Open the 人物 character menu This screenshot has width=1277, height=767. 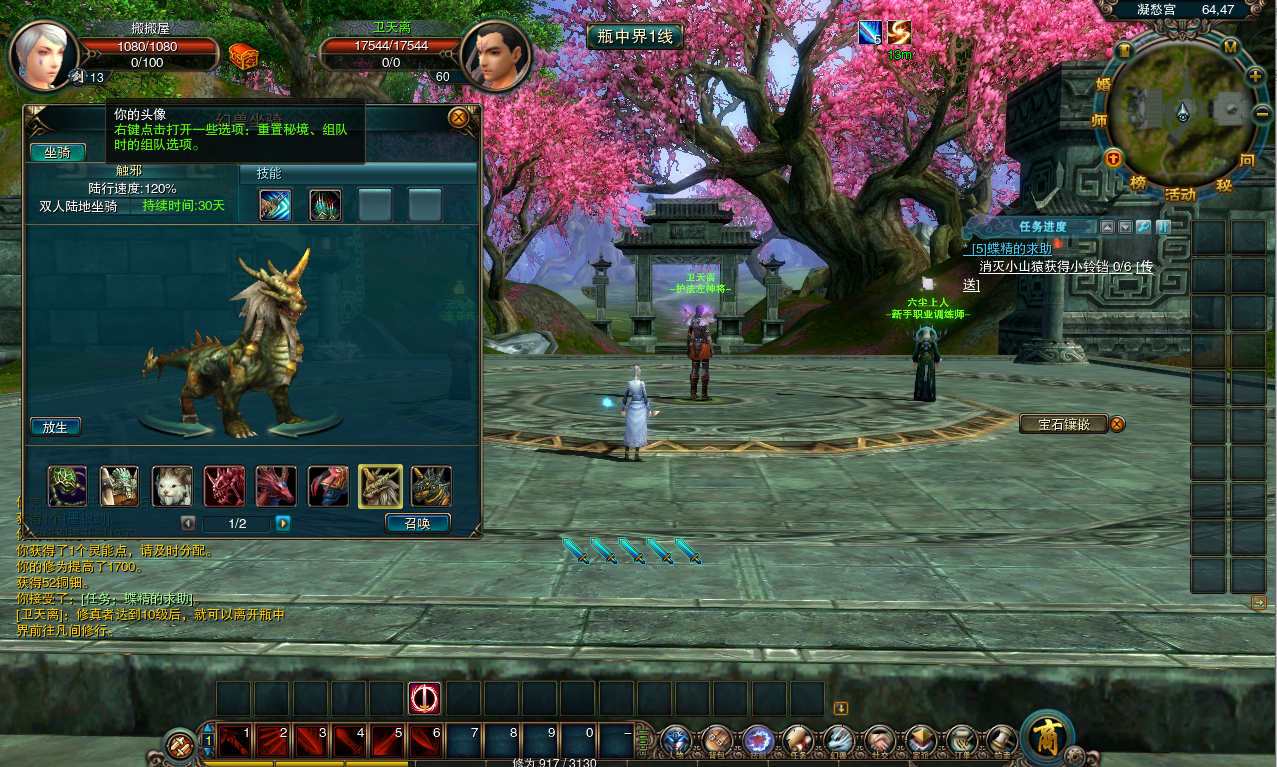point(676,741)
